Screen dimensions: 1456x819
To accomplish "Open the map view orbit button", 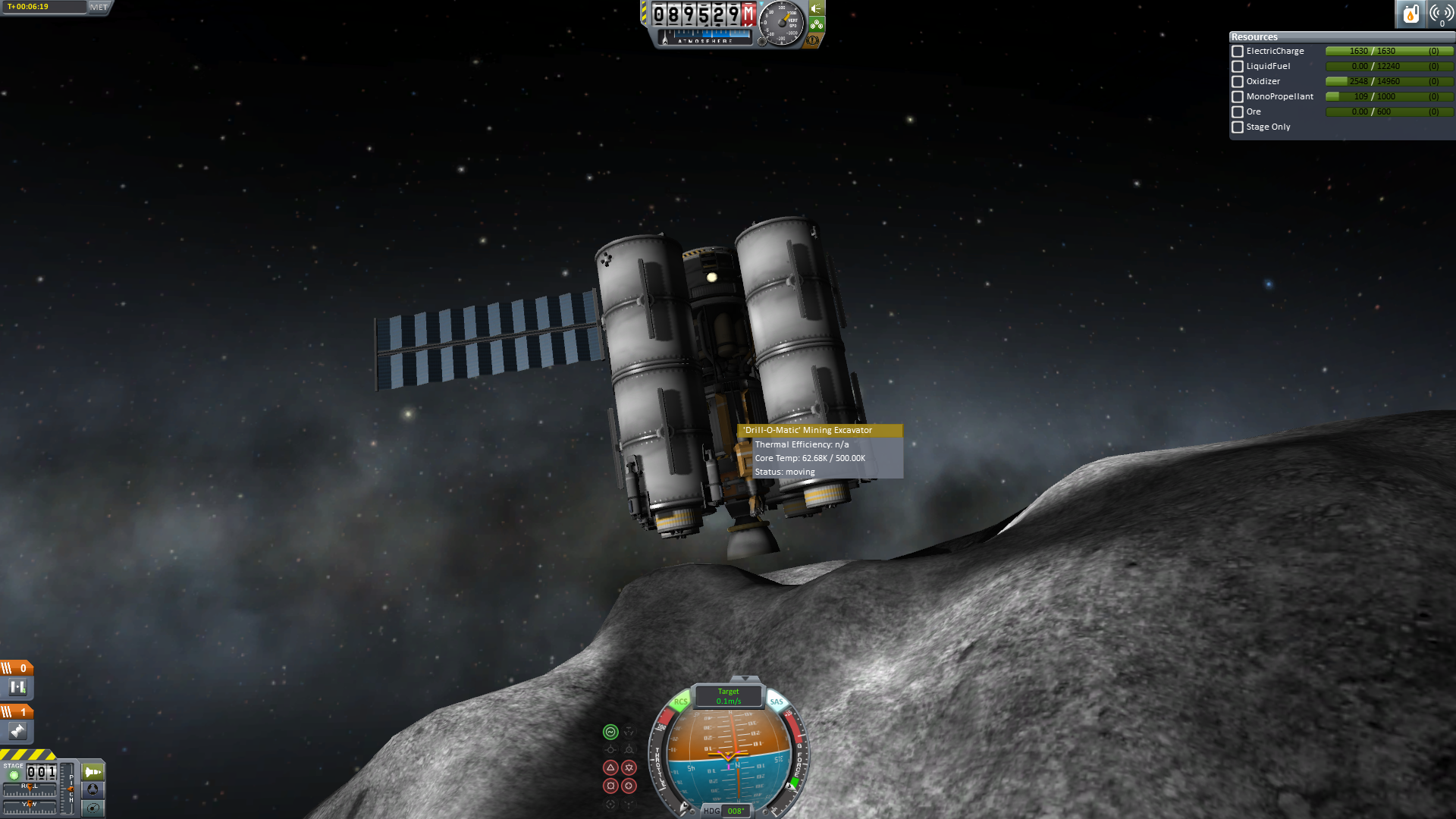I will (x=93, y=808).
